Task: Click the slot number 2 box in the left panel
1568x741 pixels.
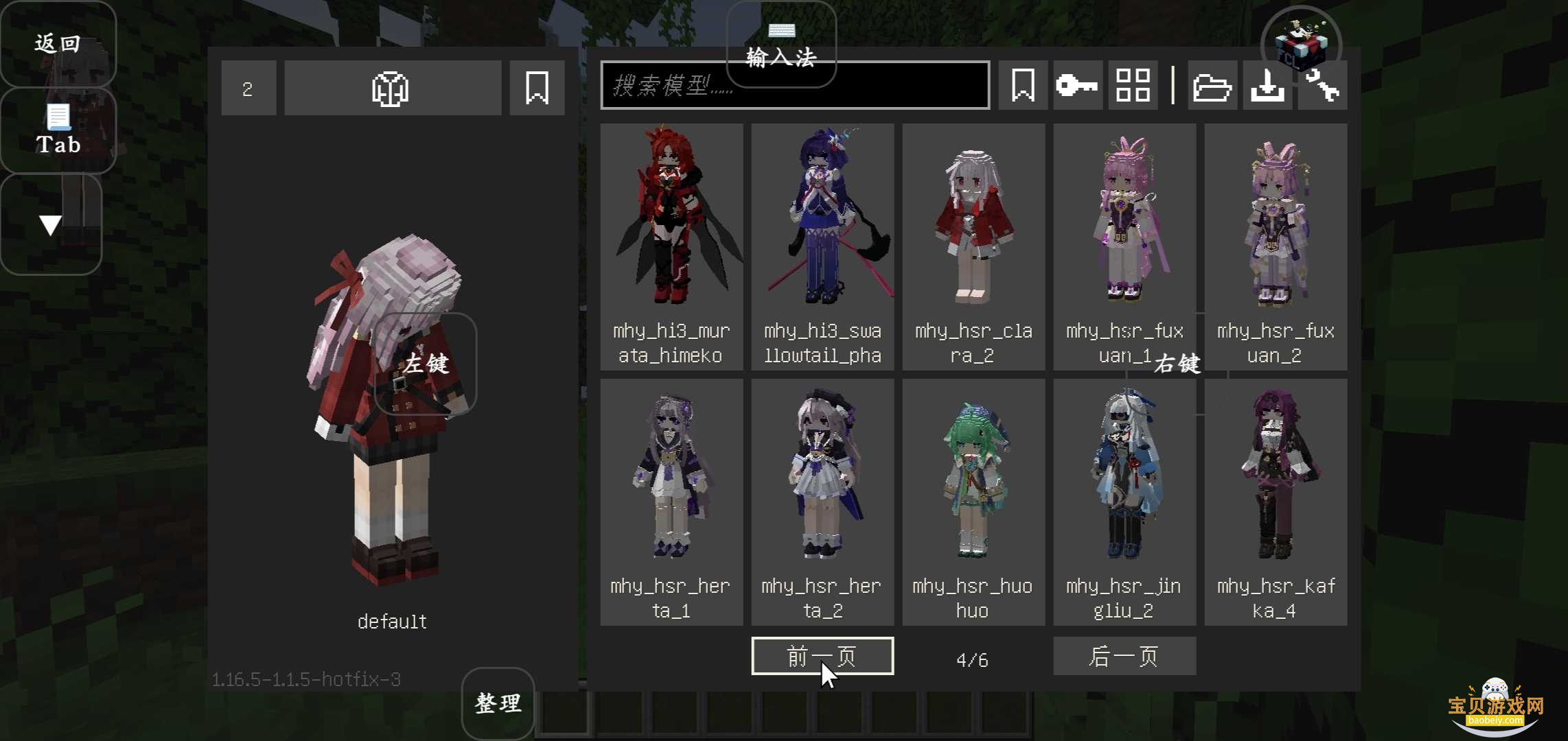Action: coord(249,88)
